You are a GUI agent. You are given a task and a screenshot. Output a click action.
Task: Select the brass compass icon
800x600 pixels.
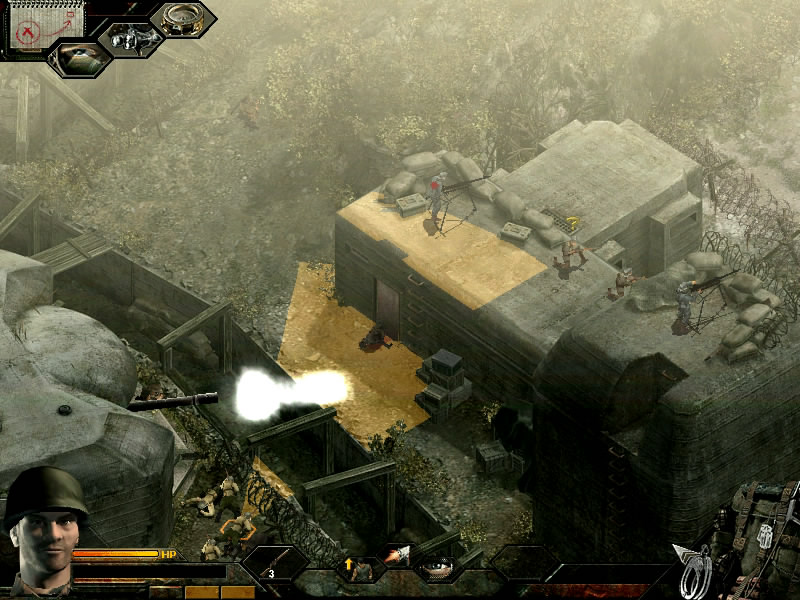coord(183,18)
